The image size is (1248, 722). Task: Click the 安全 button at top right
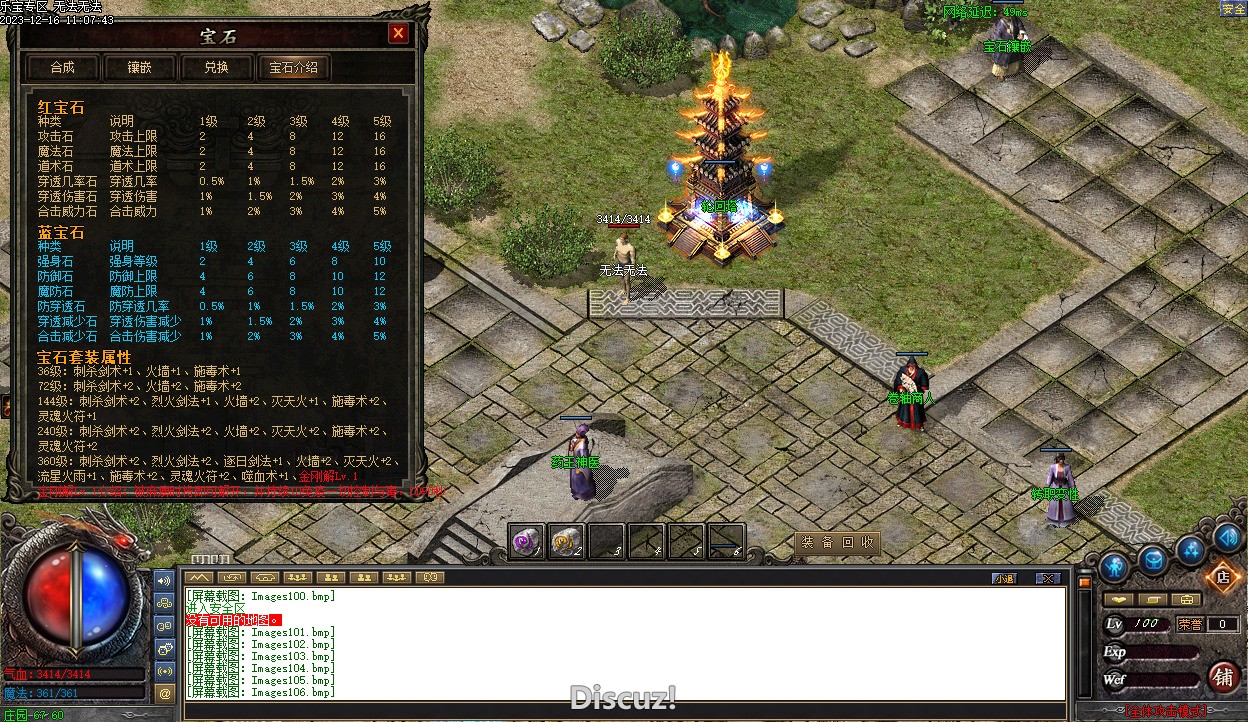(1233, 9)
